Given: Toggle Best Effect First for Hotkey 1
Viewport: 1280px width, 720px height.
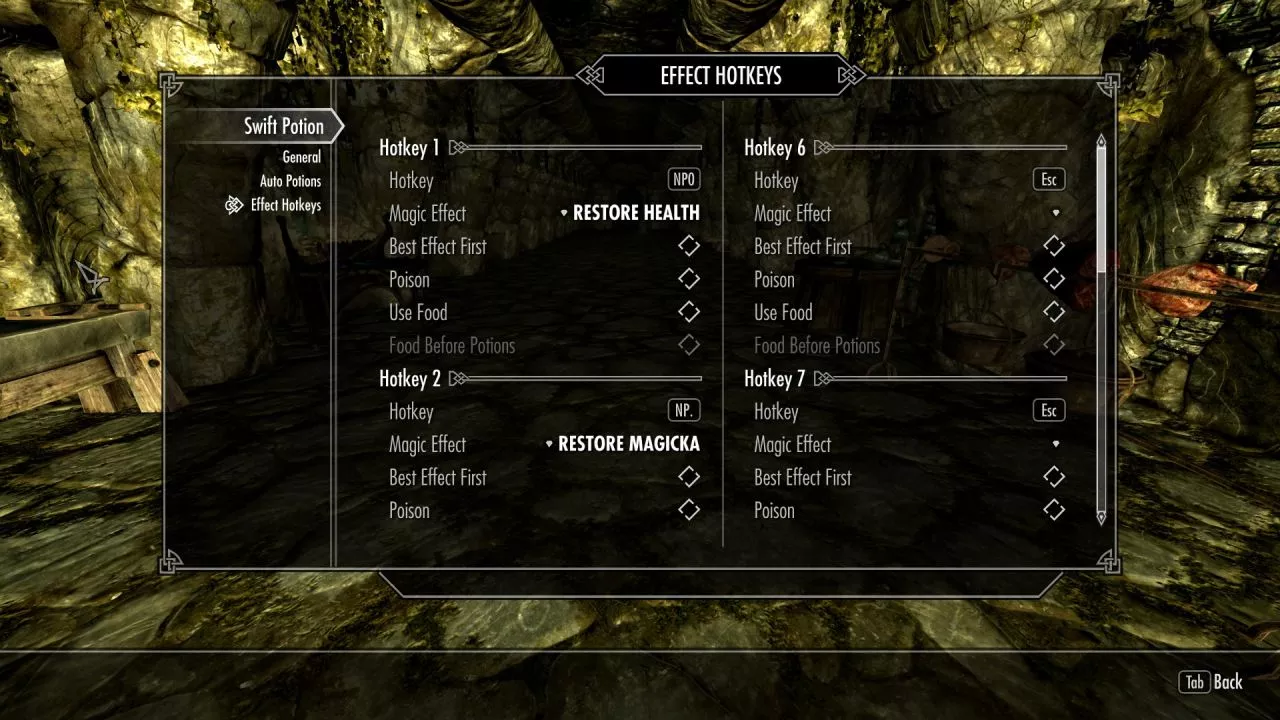Looking at the screenshot, I should click(689, 246).
